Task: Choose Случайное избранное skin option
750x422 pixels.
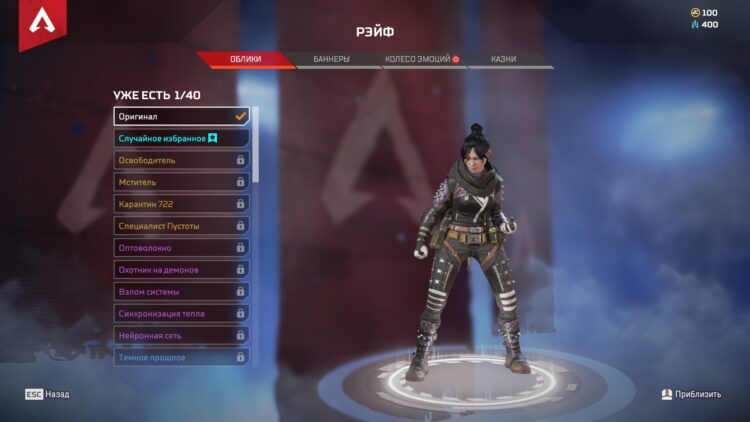Action: pos(181,138)
